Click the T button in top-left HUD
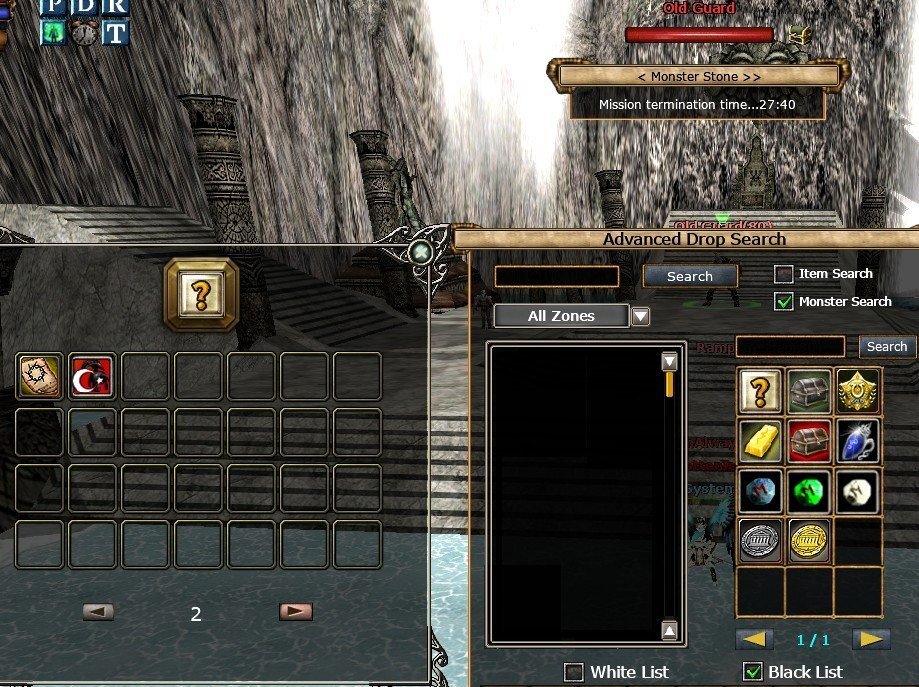This screenshot has width=919, height=687. pyautogui.click(x=116, y=33)
